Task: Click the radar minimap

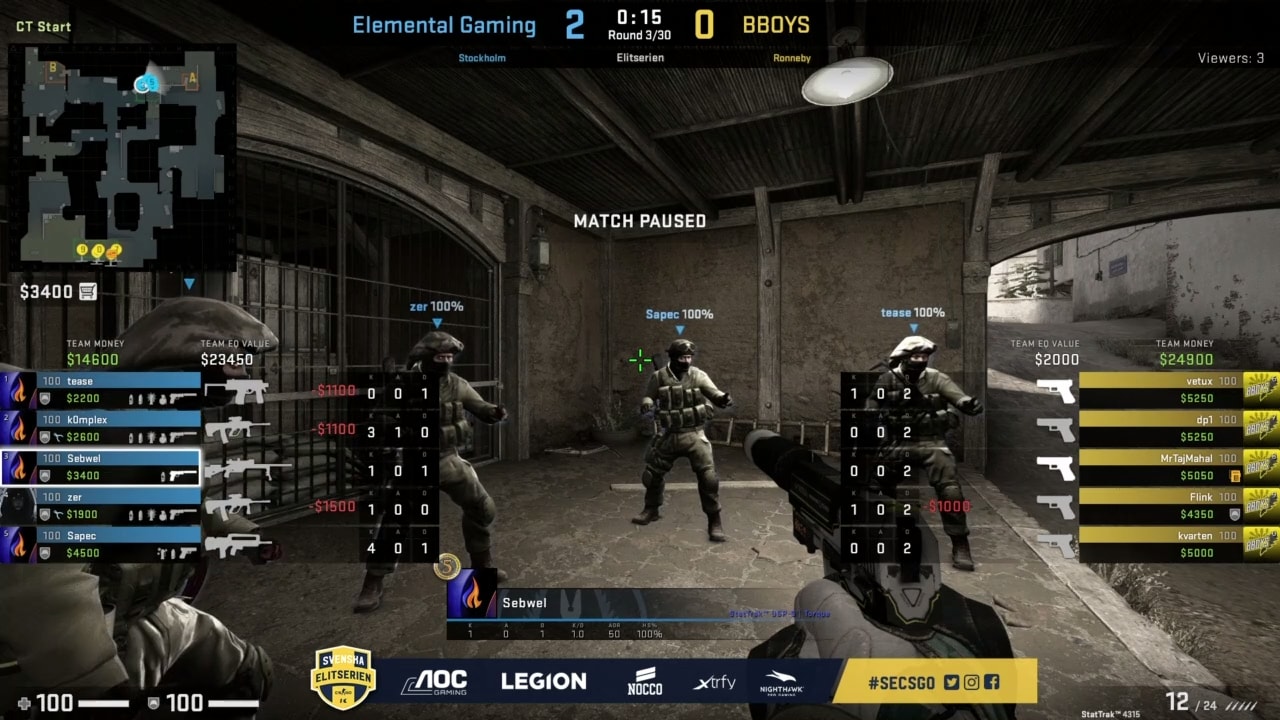Action: coord(122,157)
